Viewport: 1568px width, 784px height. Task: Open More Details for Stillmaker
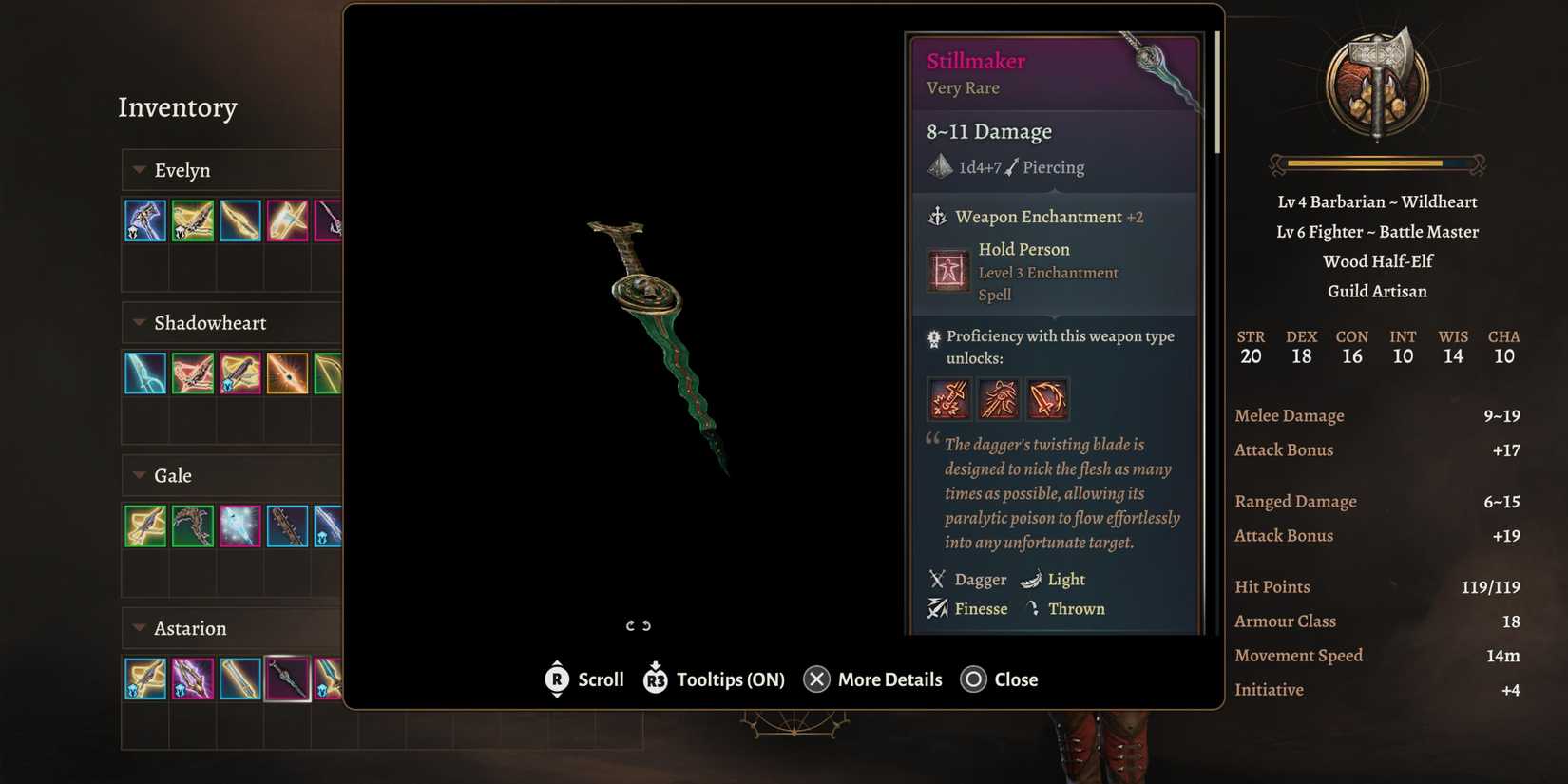pos(816,679)
